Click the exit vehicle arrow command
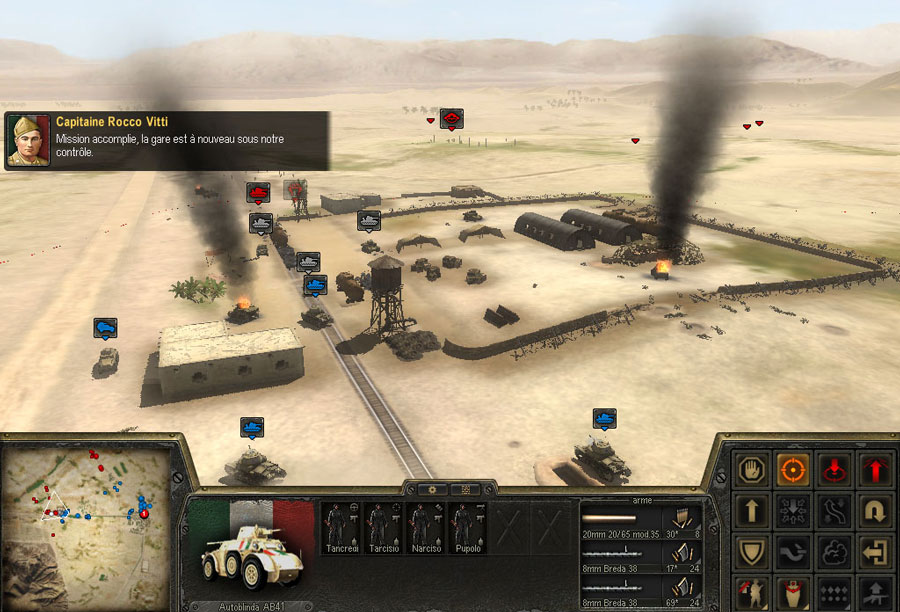 pyautogui.click(x=875, y=551)
